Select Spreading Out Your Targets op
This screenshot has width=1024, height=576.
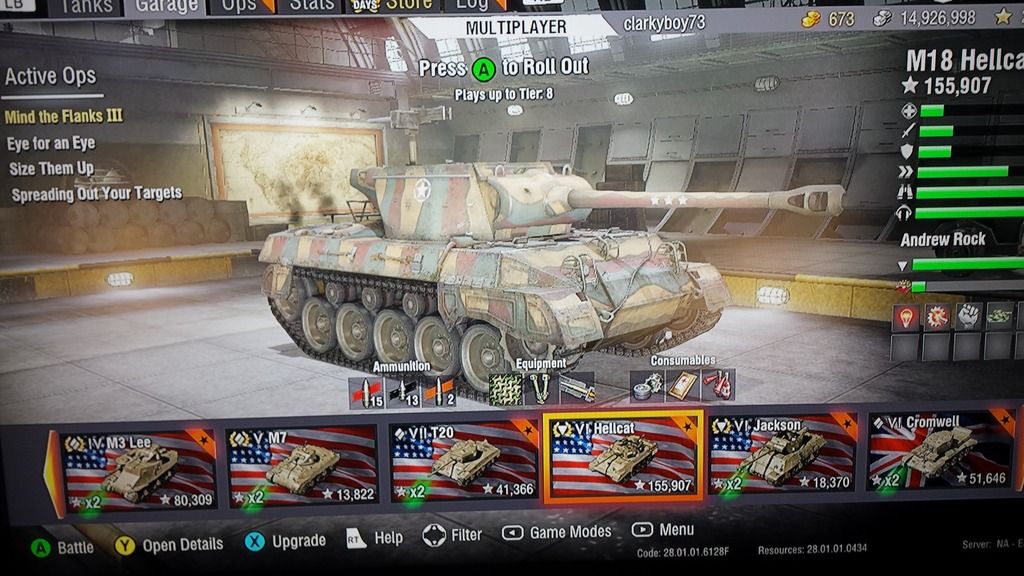point(96,193)
